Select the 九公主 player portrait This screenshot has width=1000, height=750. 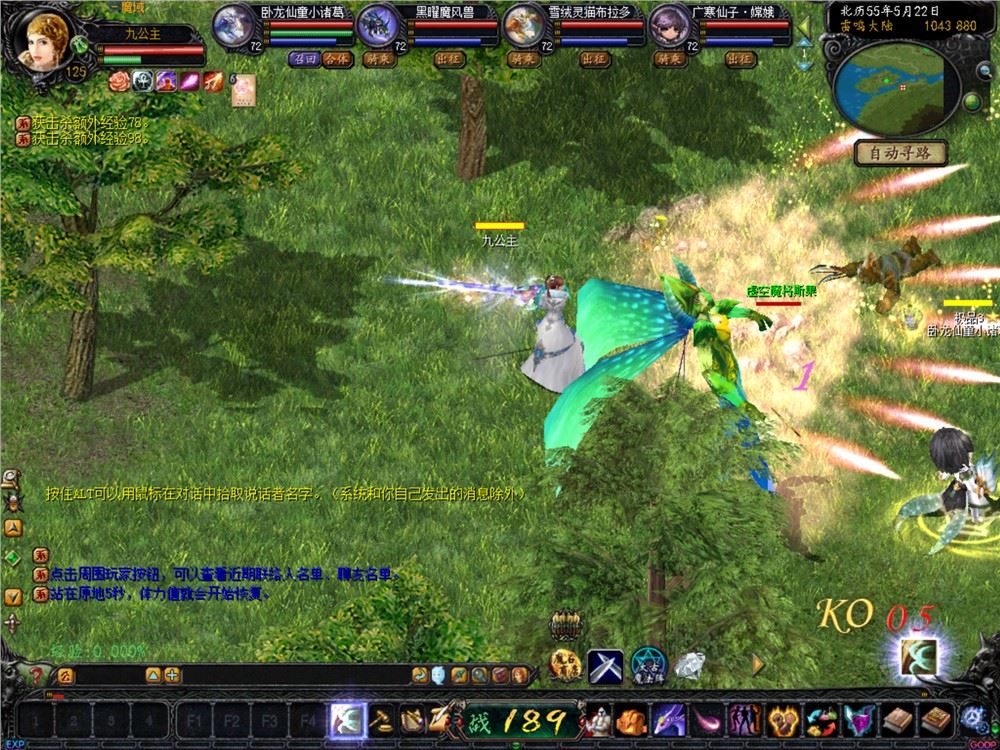coord(42,39)
